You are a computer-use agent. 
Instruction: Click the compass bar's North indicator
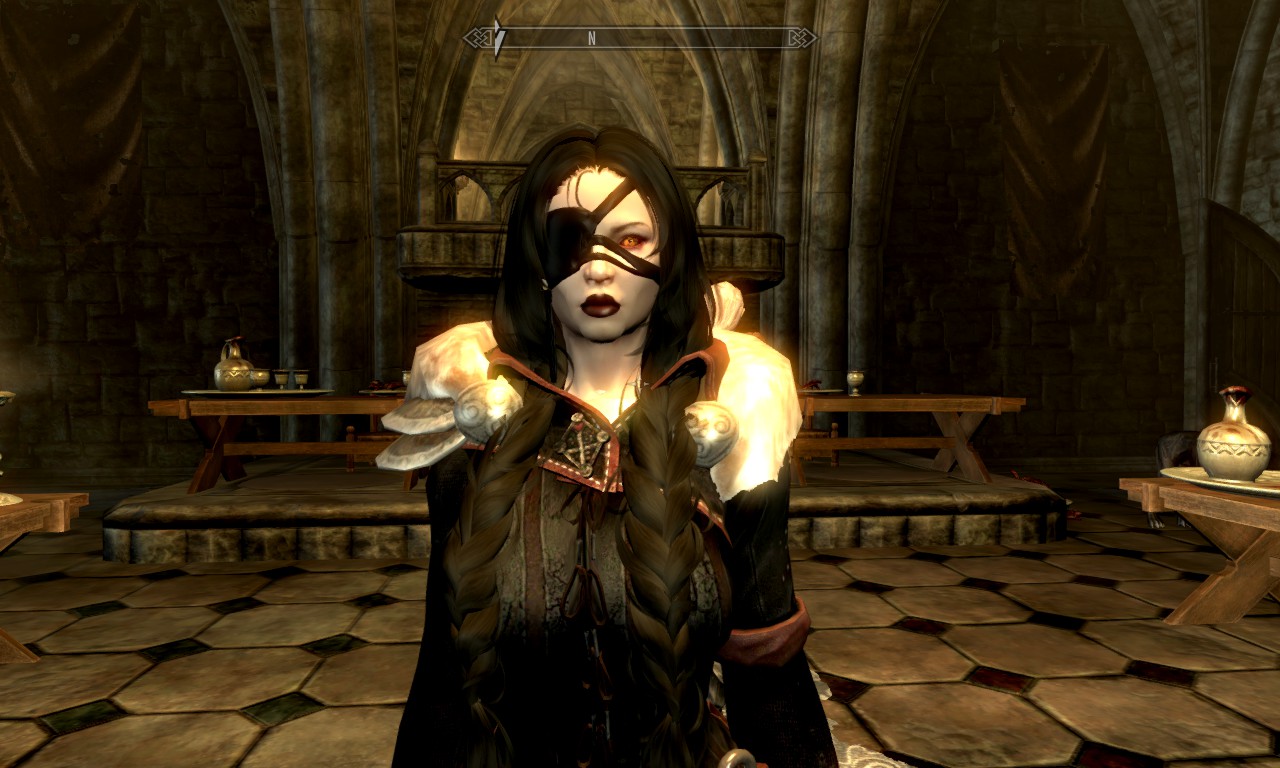(x=592, y=38)
